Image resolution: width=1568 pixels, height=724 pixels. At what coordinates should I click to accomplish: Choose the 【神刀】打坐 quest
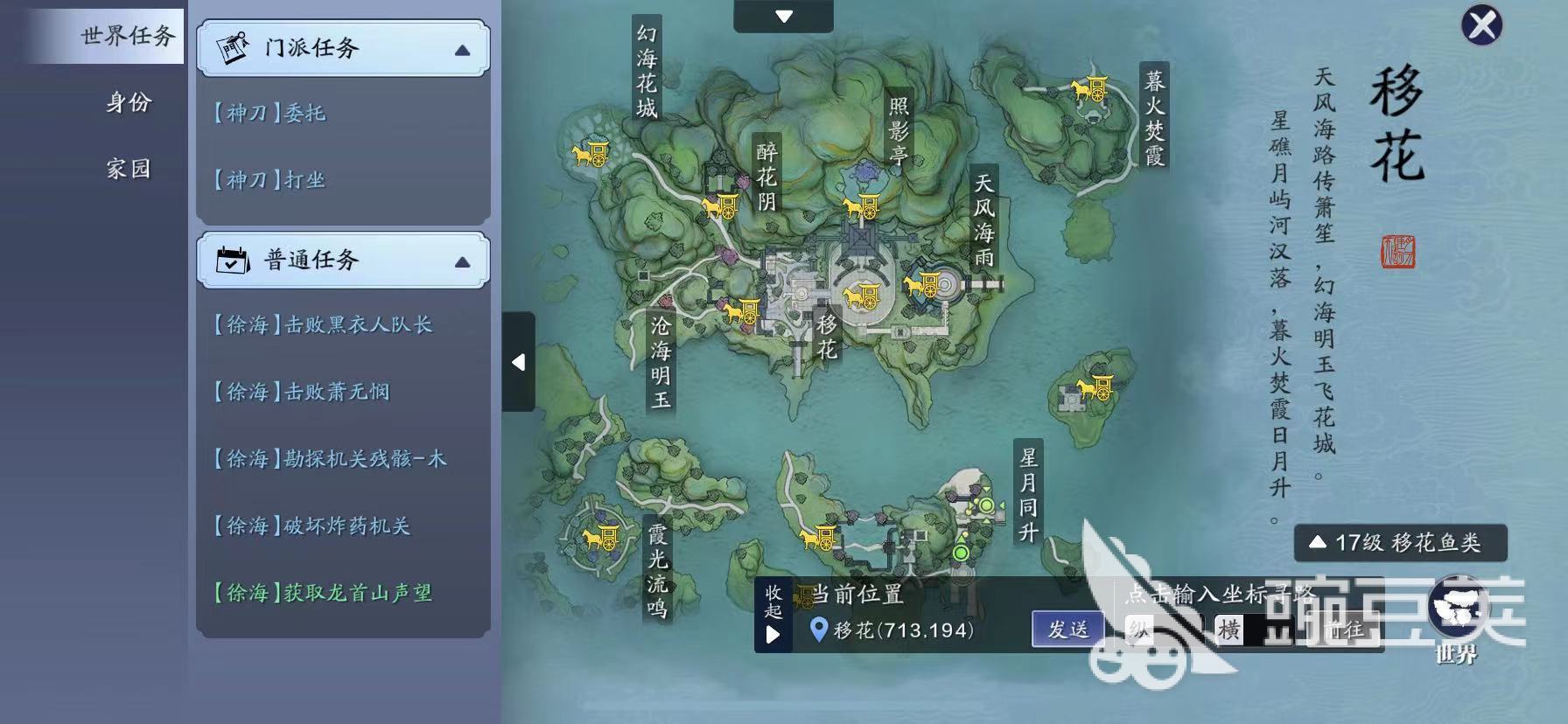pos(269,180)
